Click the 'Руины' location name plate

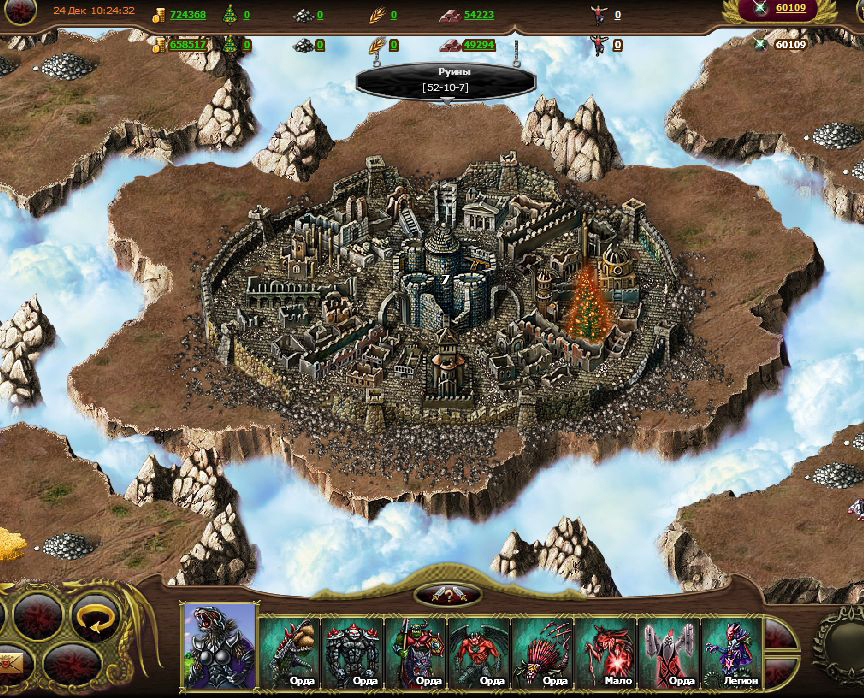(x=446, y=80)
